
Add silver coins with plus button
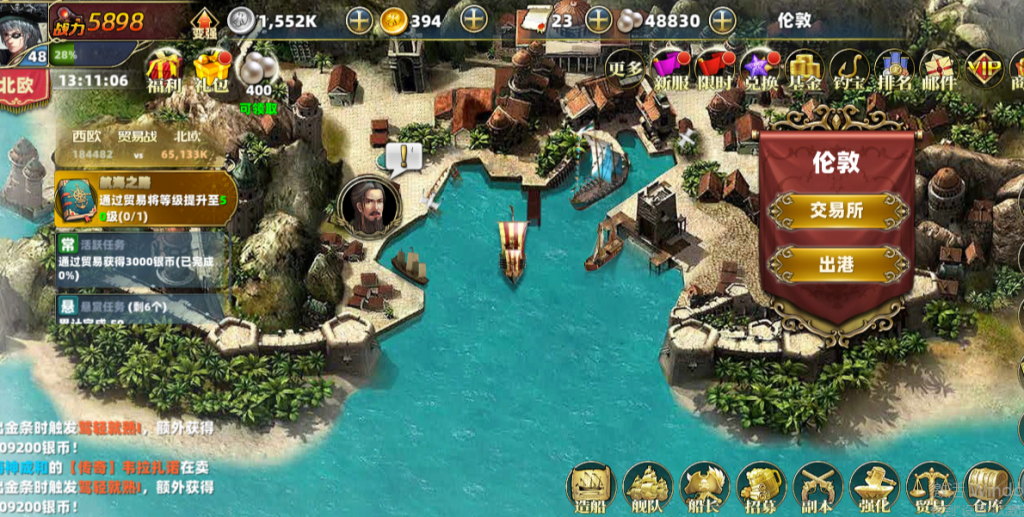(360, 20)
